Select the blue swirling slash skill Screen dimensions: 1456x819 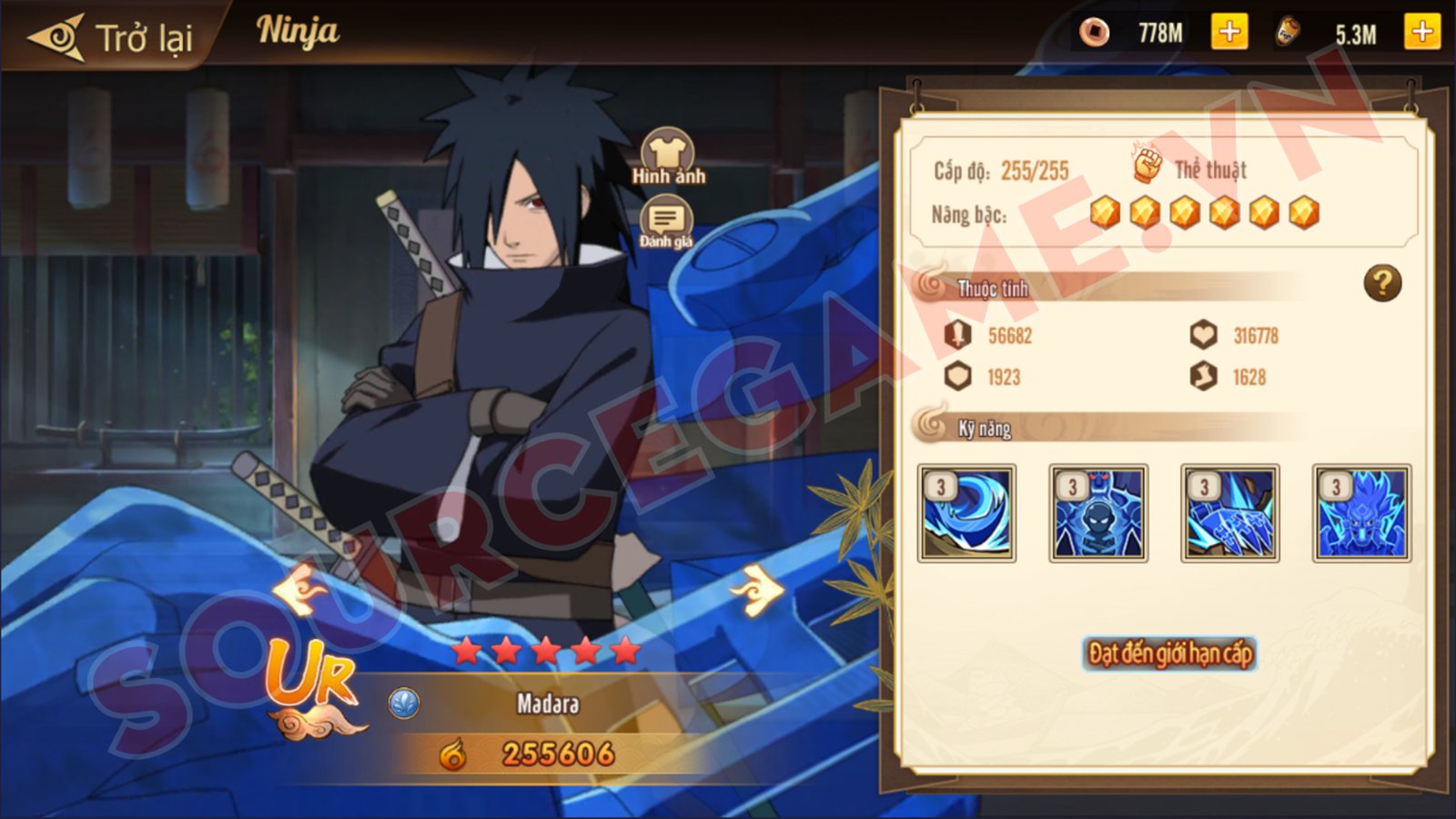pyautogui.click(x=966, y=513)
